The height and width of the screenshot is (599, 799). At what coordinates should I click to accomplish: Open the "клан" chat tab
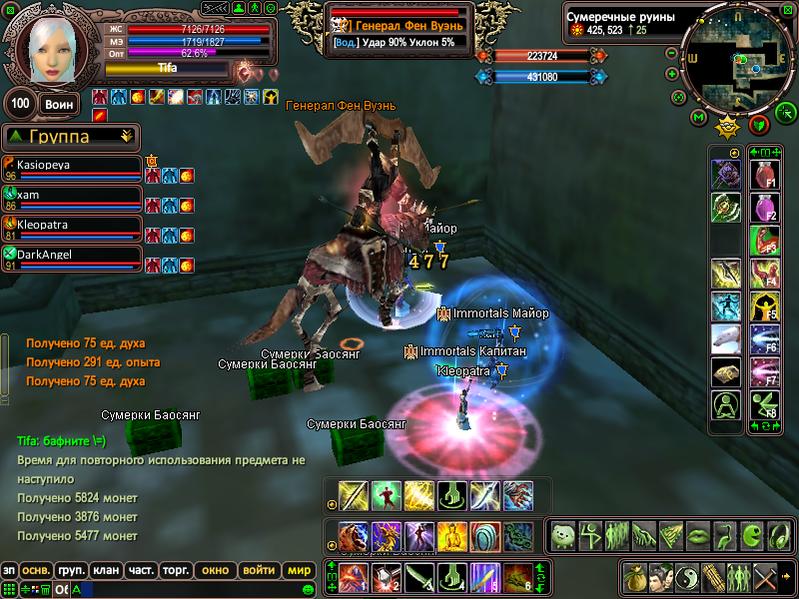point(105,570)
